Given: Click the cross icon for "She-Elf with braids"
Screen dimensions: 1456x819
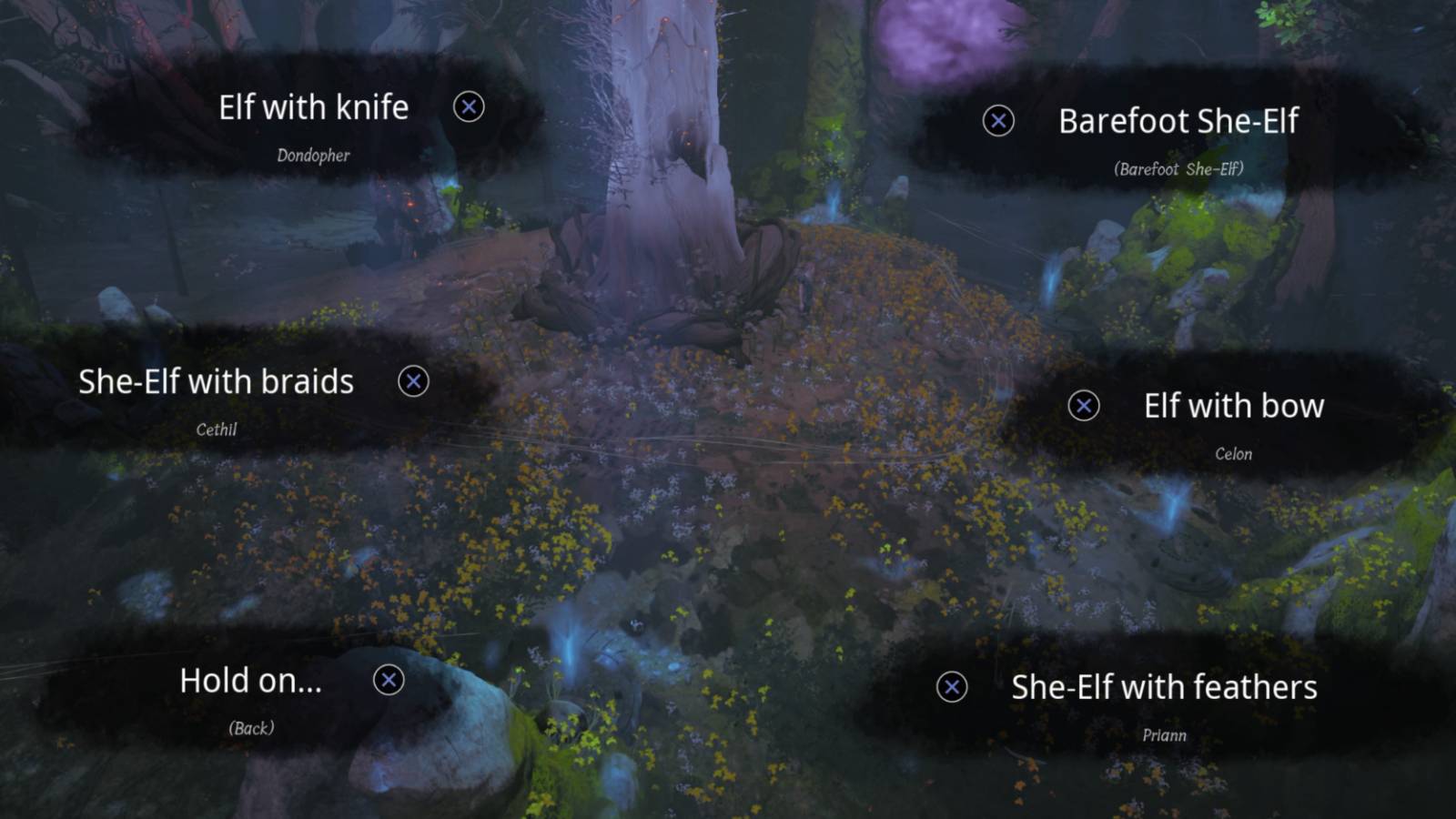Looking at the screenshot, I should (414, 382).
